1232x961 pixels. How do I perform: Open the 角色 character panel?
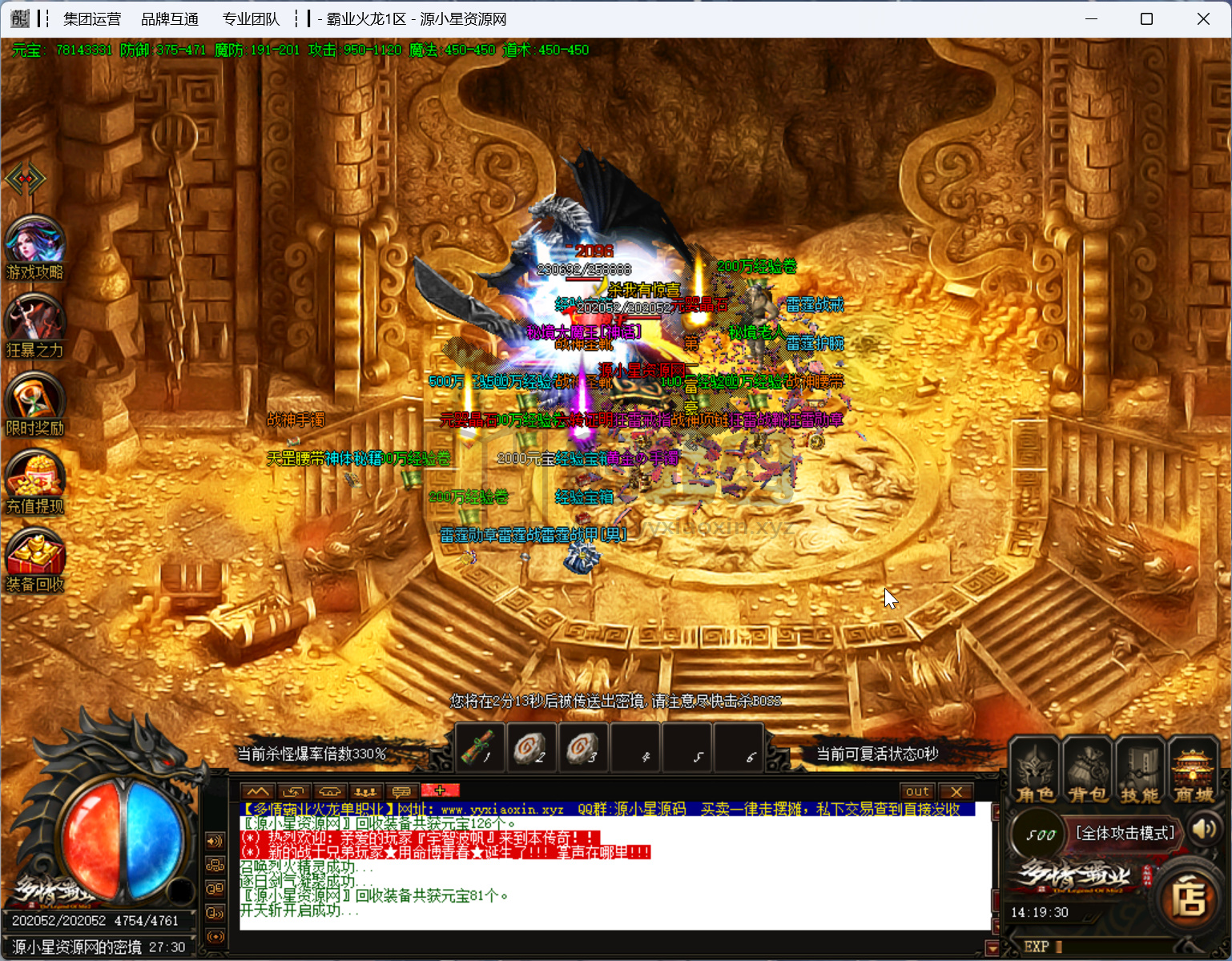pyautogui.click(x=1035, y=771)
